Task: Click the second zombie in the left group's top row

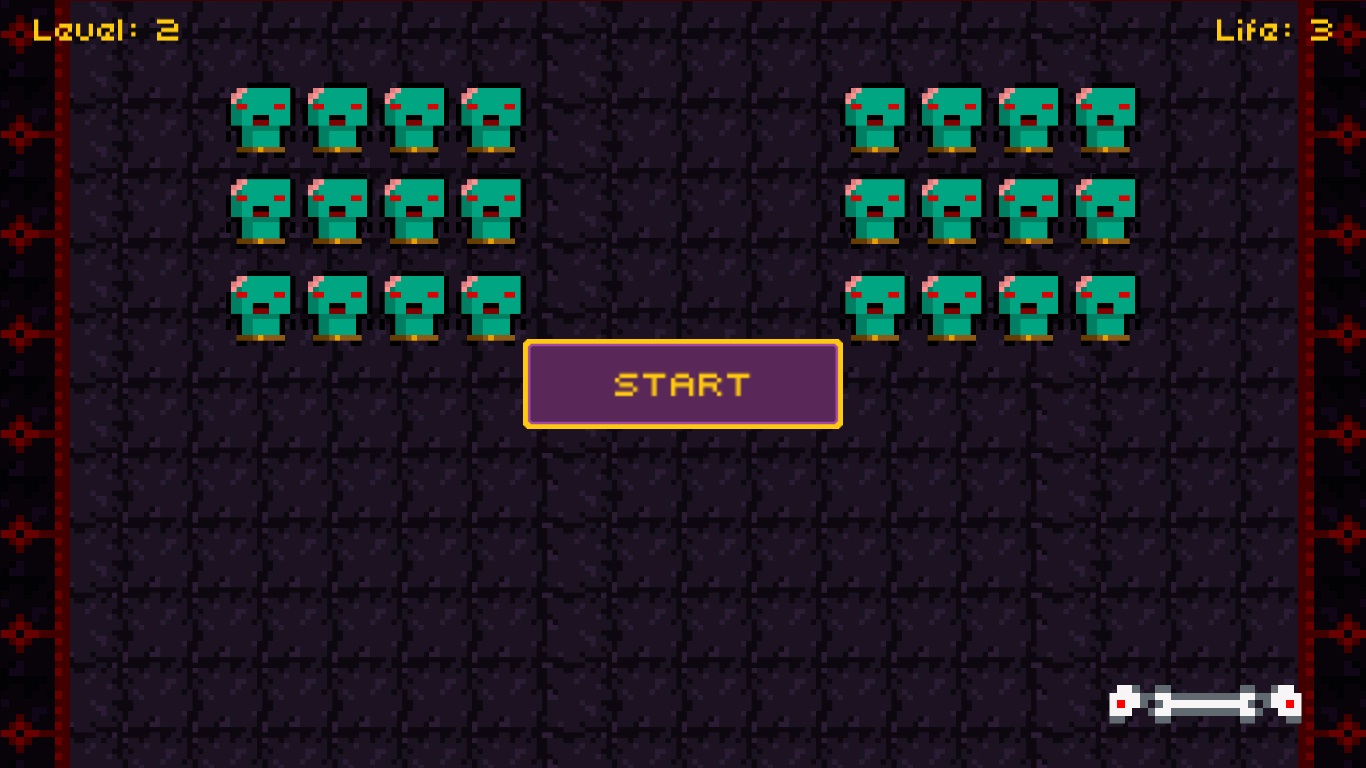Action: point(338,118)
